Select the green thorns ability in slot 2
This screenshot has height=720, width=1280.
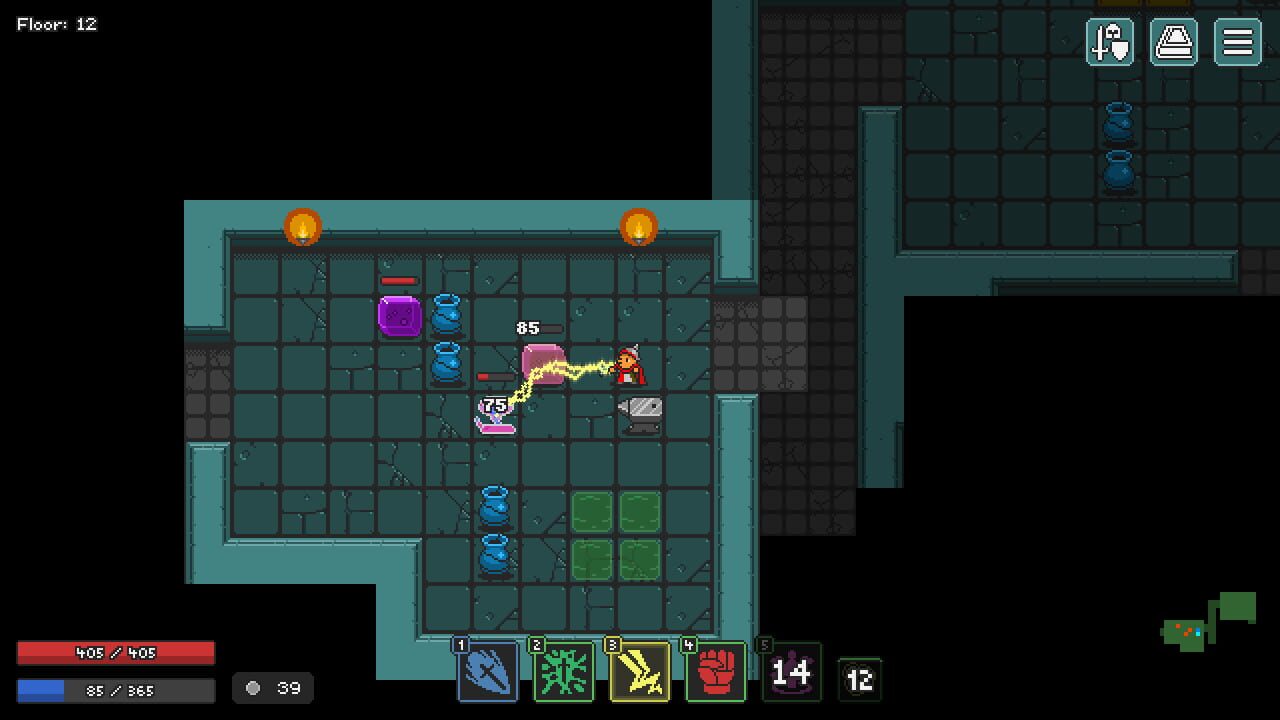(x=564, y=673)
